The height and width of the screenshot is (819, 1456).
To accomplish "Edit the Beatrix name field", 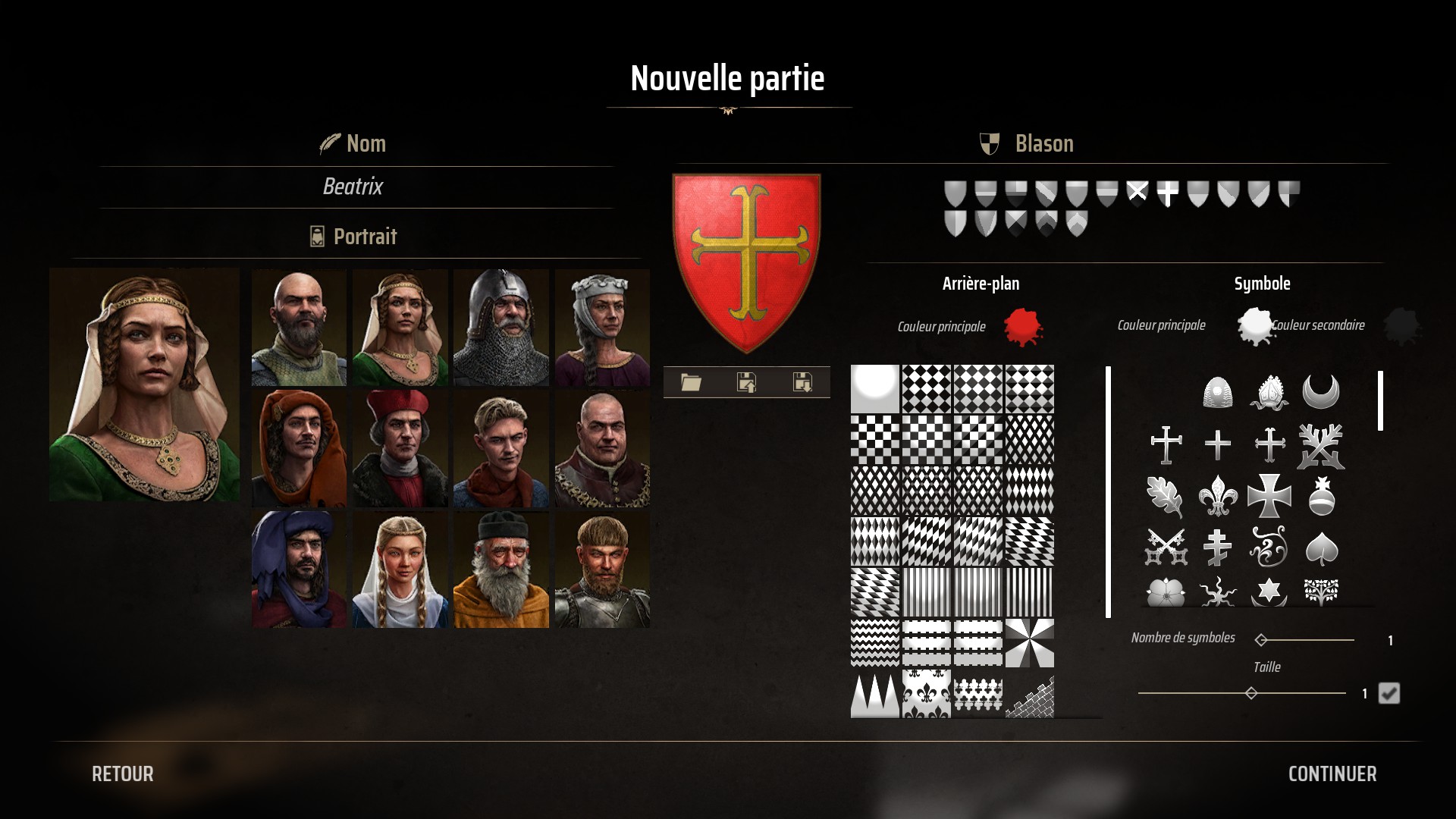I will click(353, 187).
